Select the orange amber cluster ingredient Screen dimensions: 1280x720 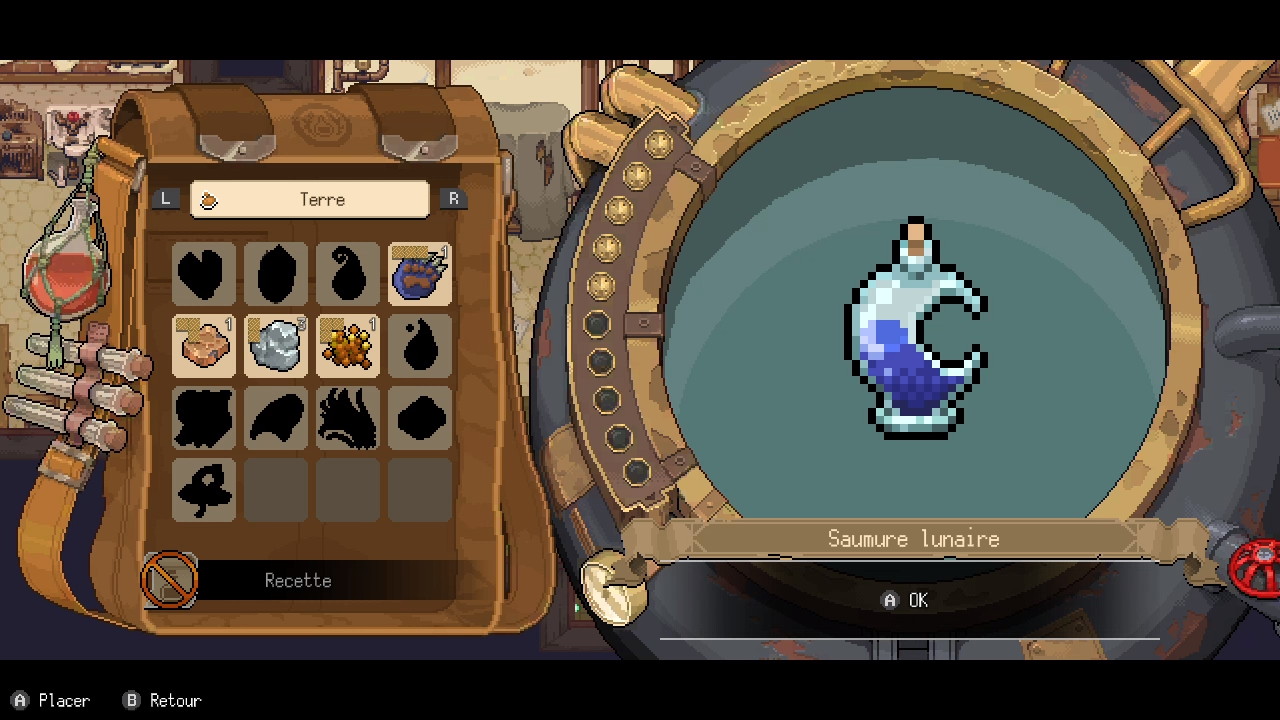348,346
